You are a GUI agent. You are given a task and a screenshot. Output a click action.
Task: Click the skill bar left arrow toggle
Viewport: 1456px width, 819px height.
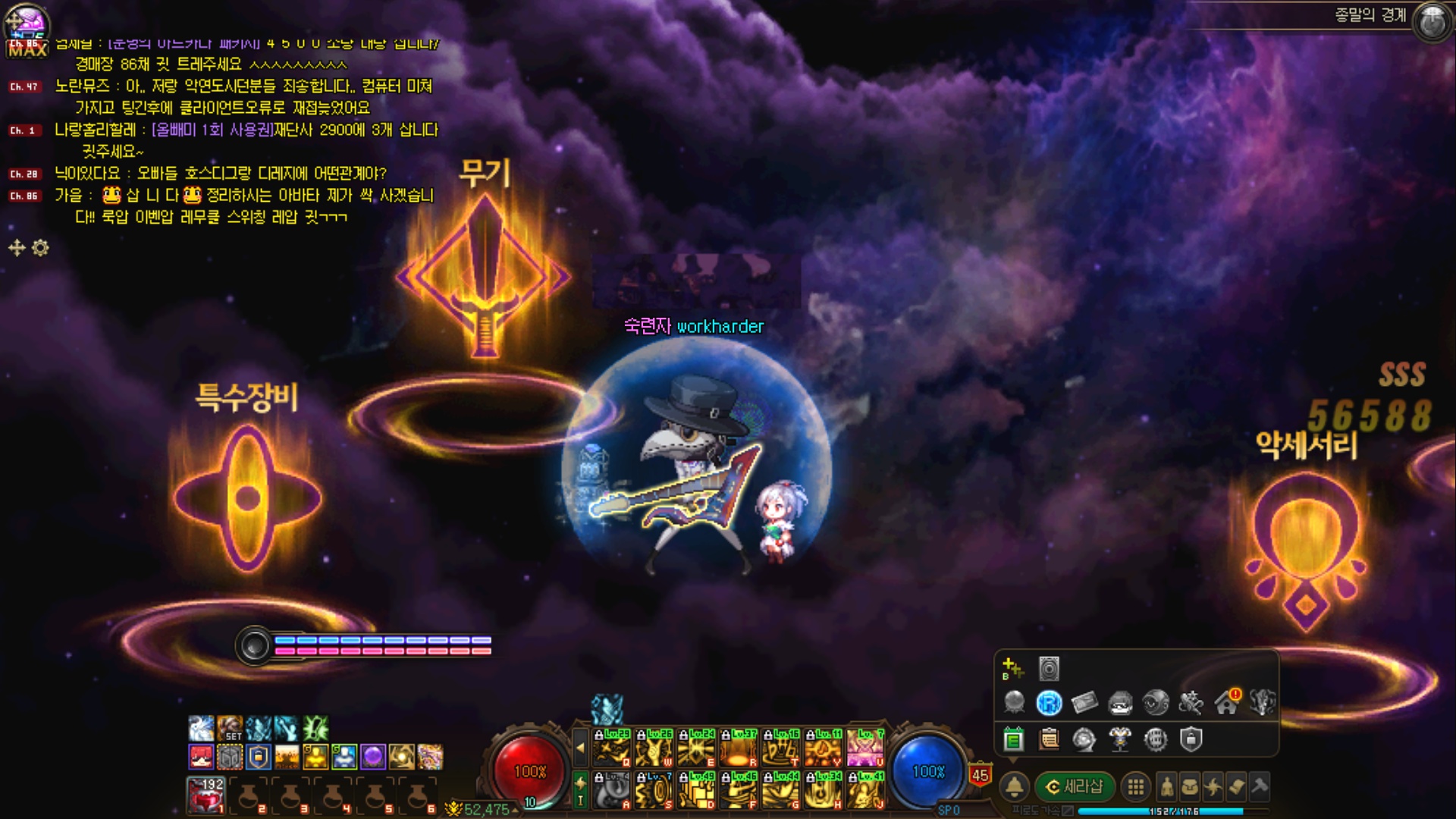(x=580, y=748)
